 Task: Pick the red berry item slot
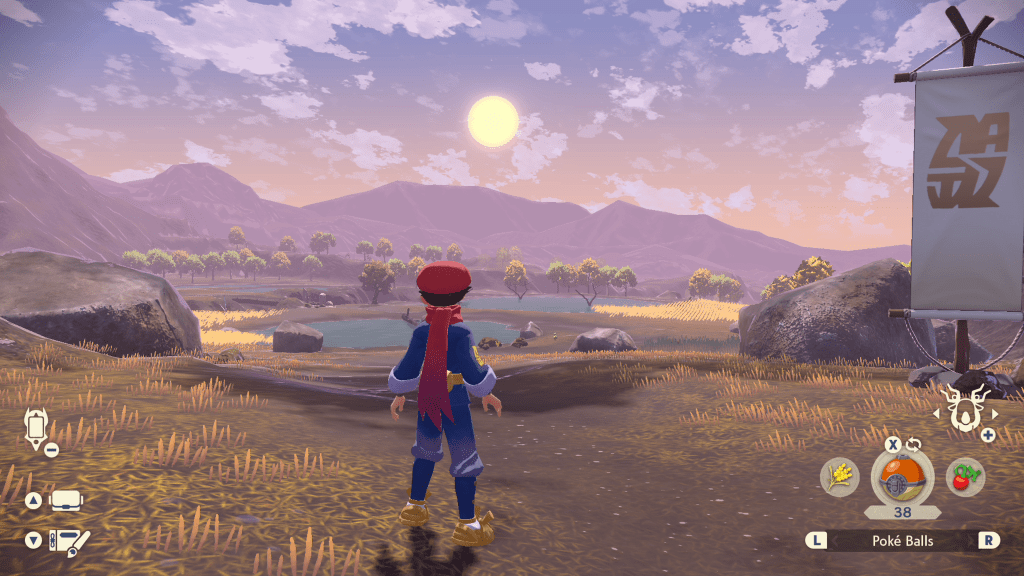tap(965, 477)
